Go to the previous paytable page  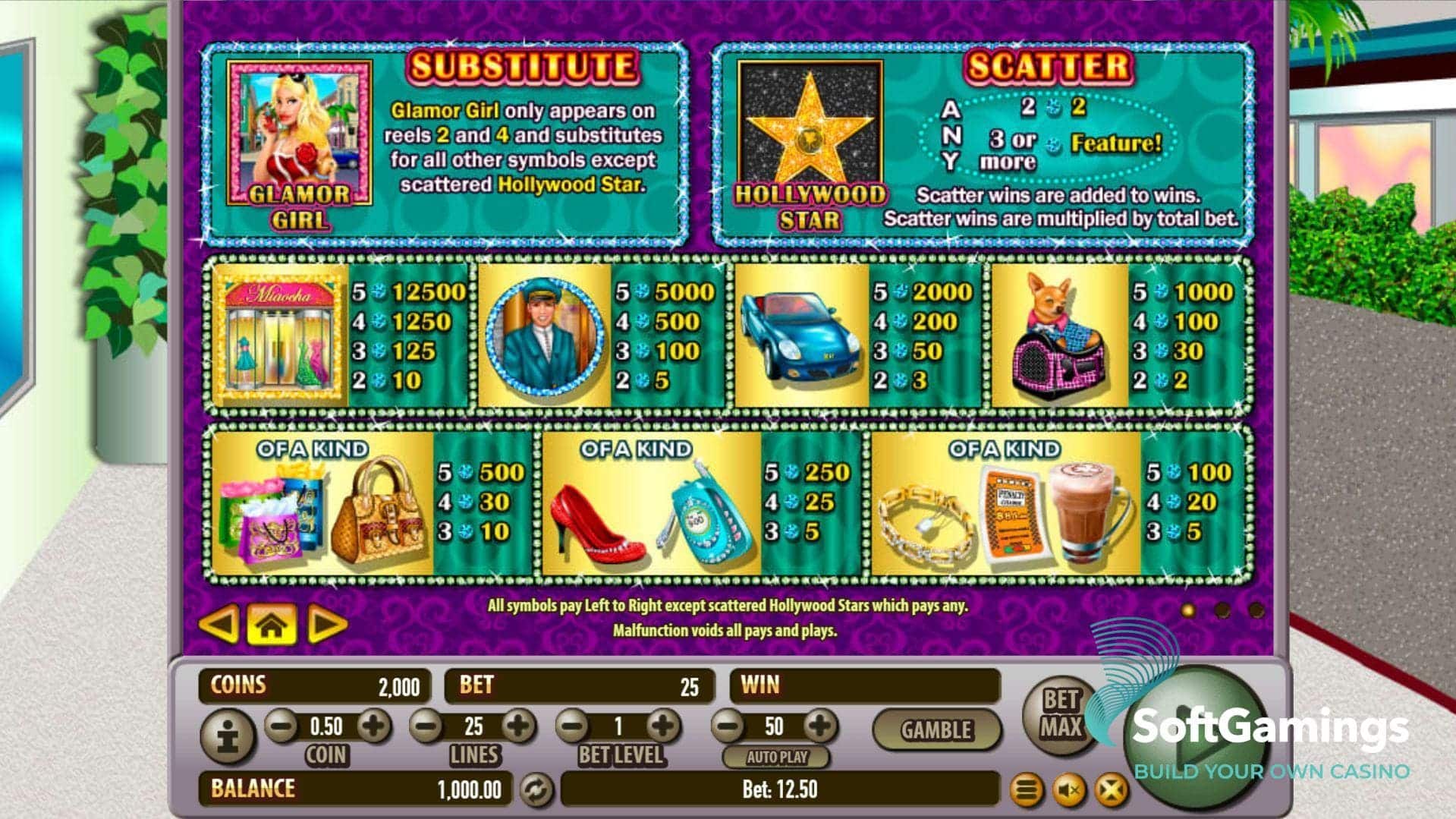(x=219, y=625)
